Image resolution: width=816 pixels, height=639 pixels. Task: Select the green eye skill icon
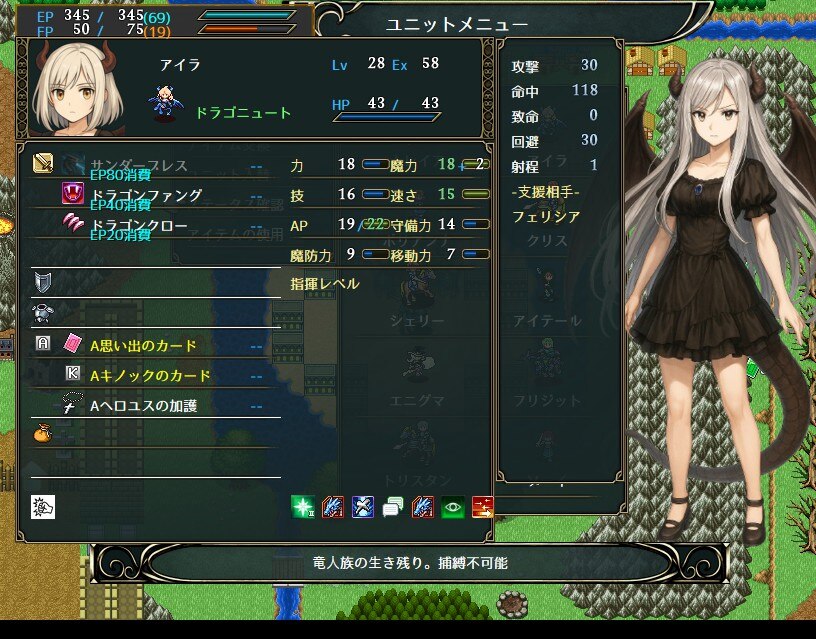click(453, 507)
